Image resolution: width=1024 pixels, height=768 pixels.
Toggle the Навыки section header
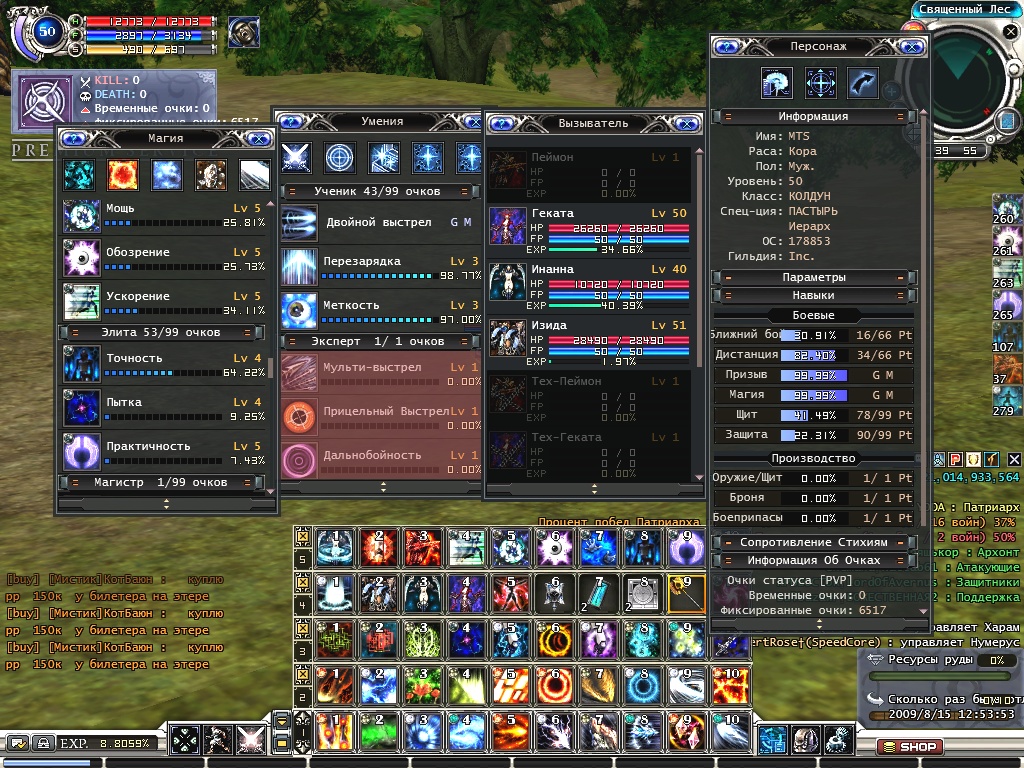click(x=813, y=296)
